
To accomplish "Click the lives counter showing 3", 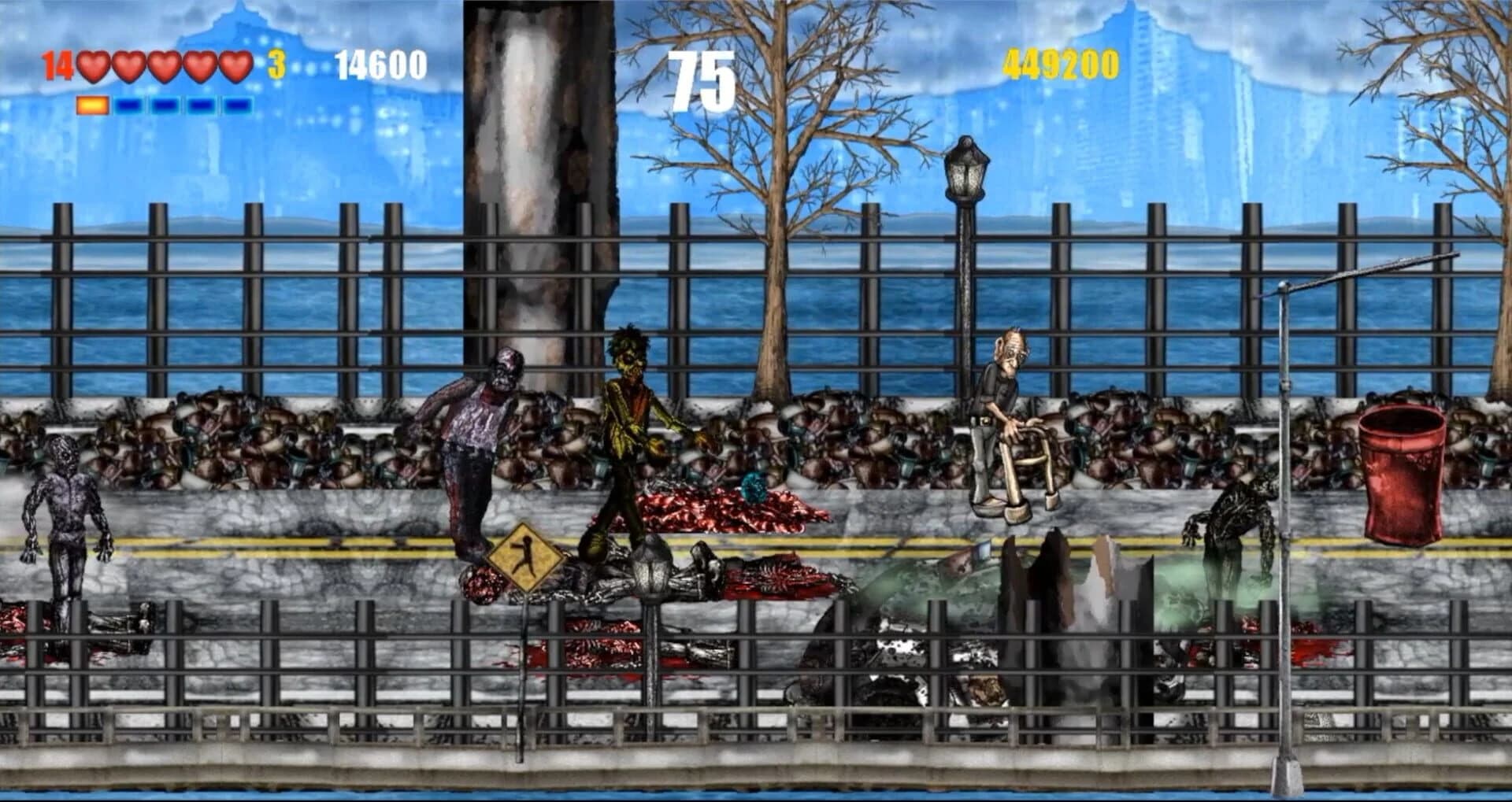I will pyautogui.click(x=275, y=65).
